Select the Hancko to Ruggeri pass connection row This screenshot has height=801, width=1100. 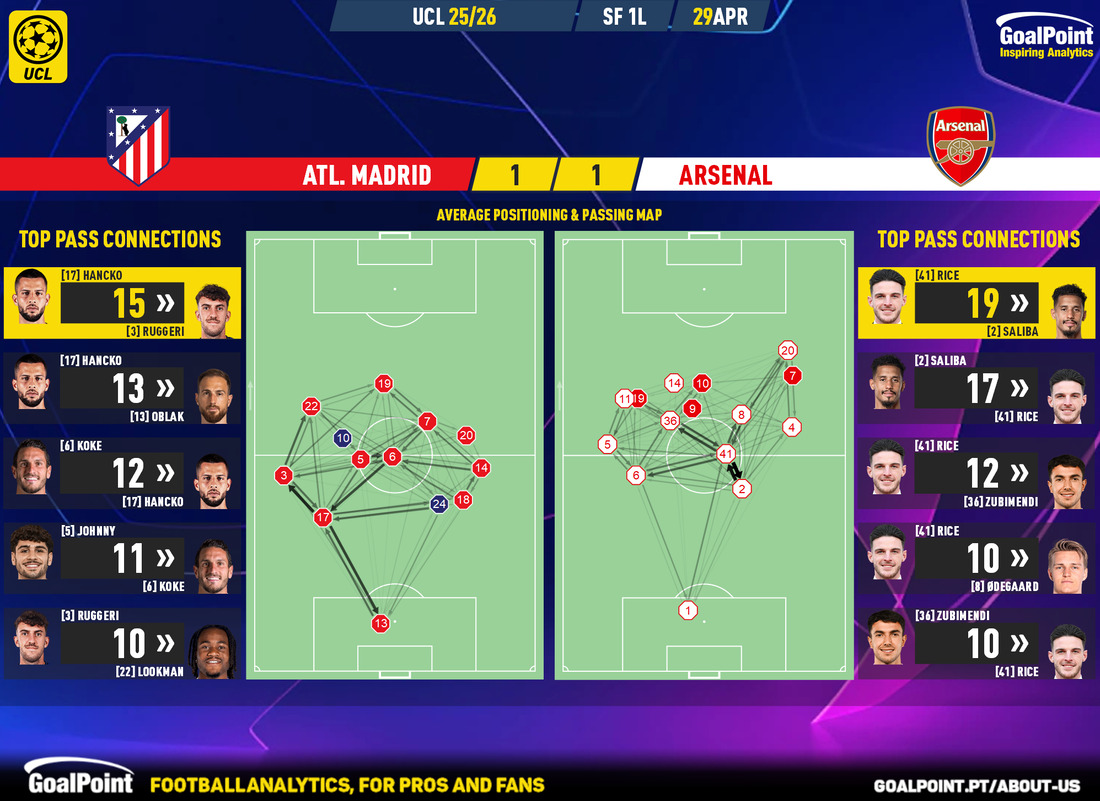[121, 303]
